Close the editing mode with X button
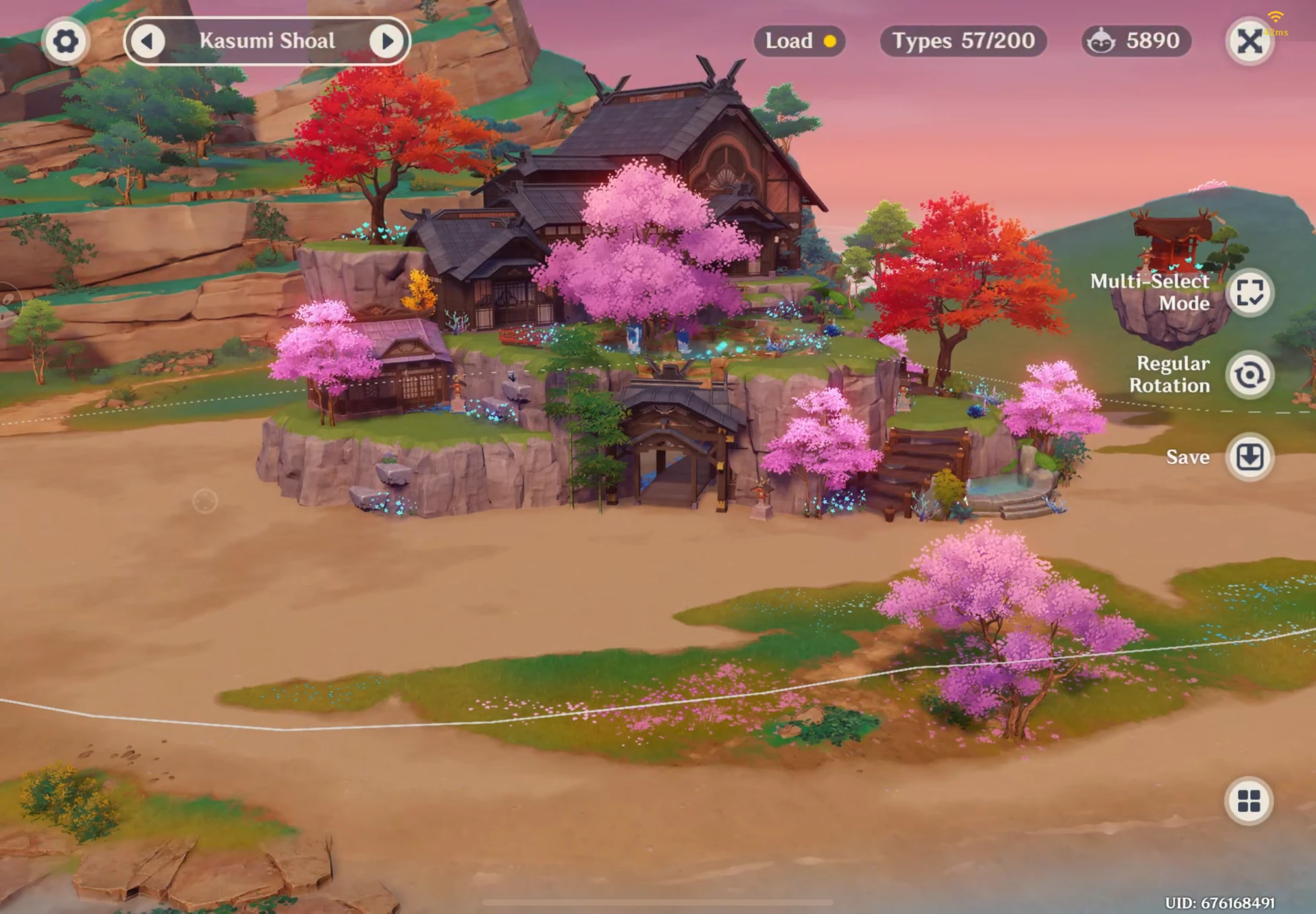 tap(1250, 41)
